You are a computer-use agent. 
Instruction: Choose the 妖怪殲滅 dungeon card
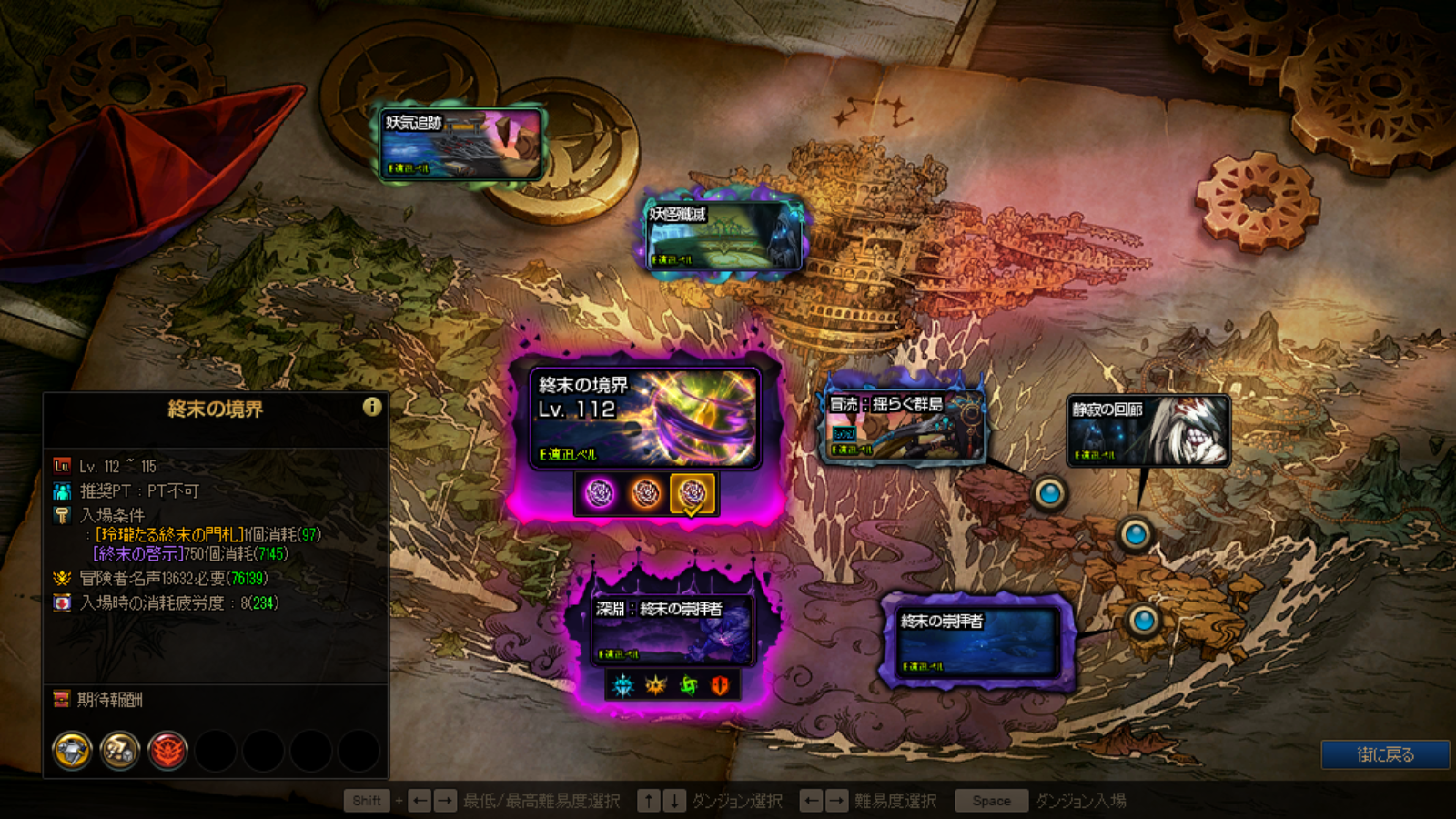tap(724, 236)
